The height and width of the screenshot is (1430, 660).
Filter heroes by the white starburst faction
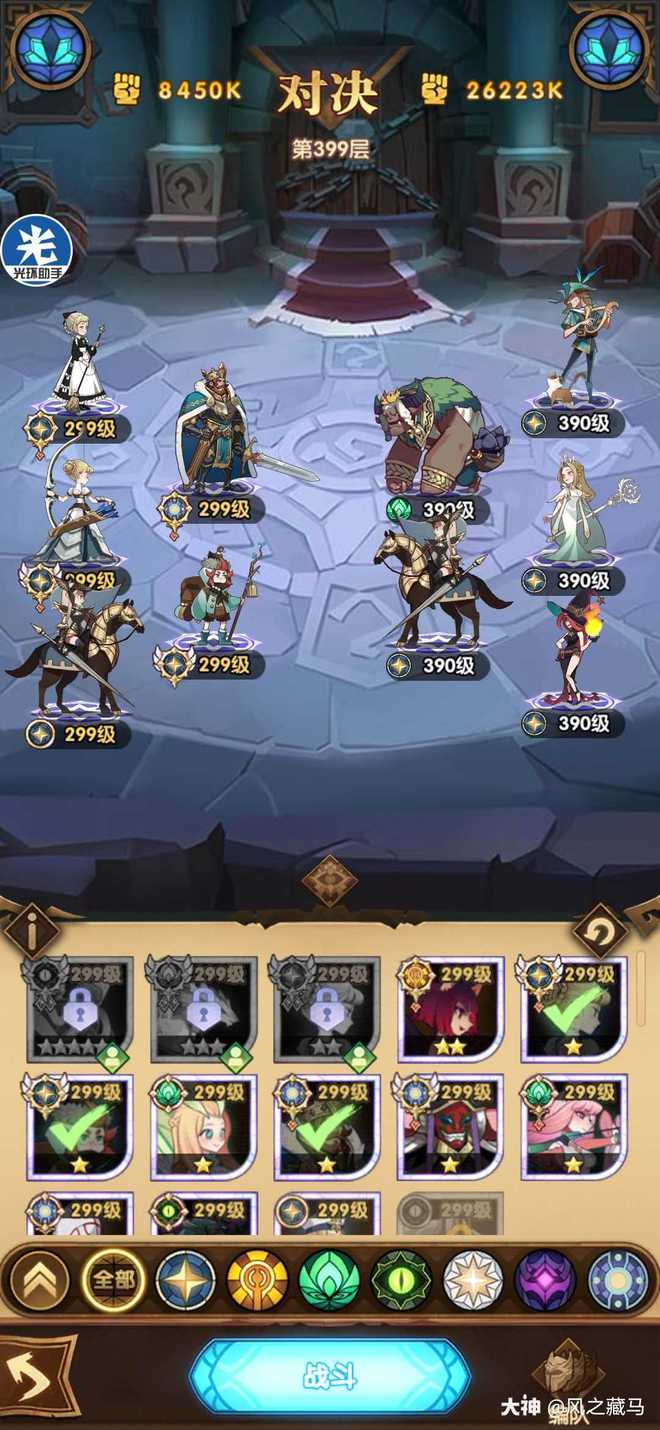coord(473,1279)
